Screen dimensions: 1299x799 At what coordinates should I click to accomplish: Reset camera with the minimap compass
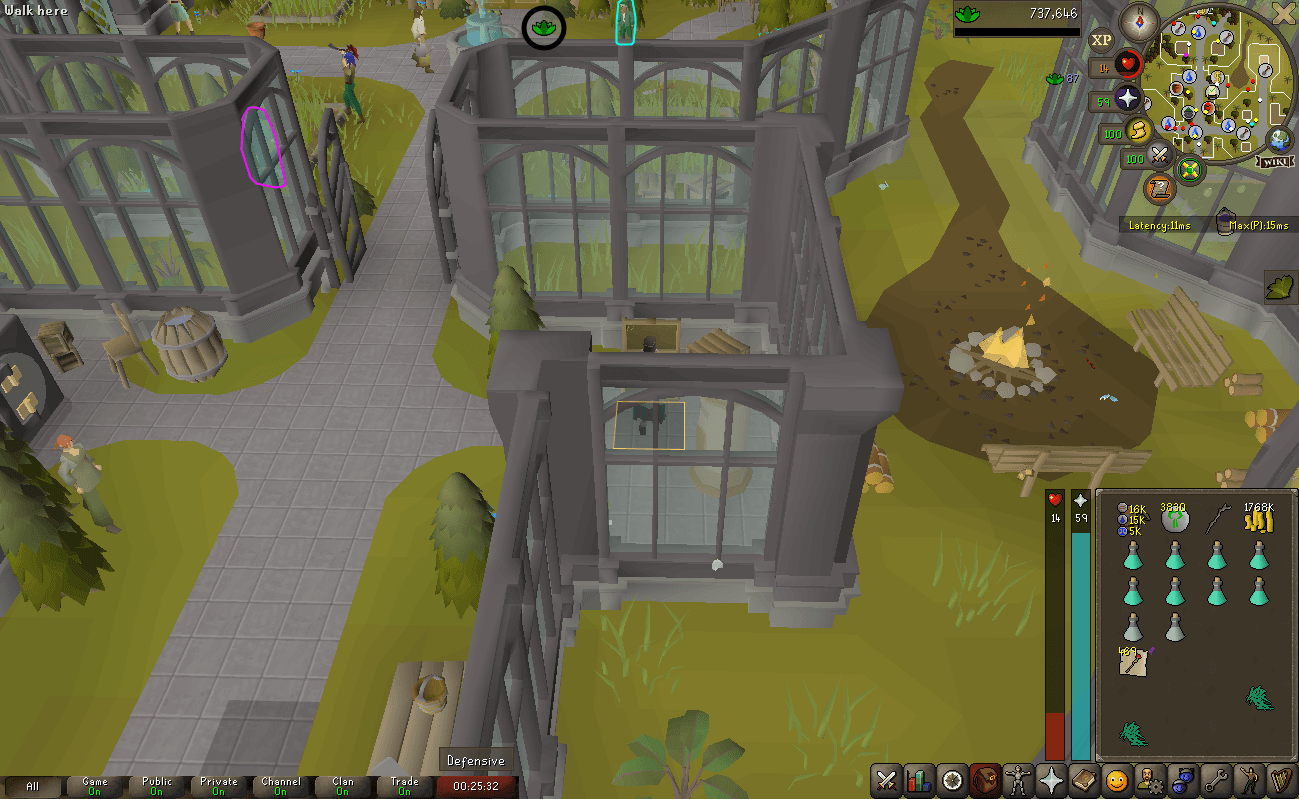tap(1139, 22)
